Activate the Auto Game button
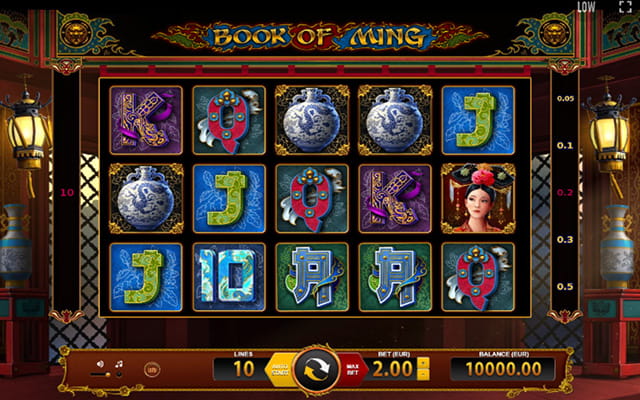 279,370
